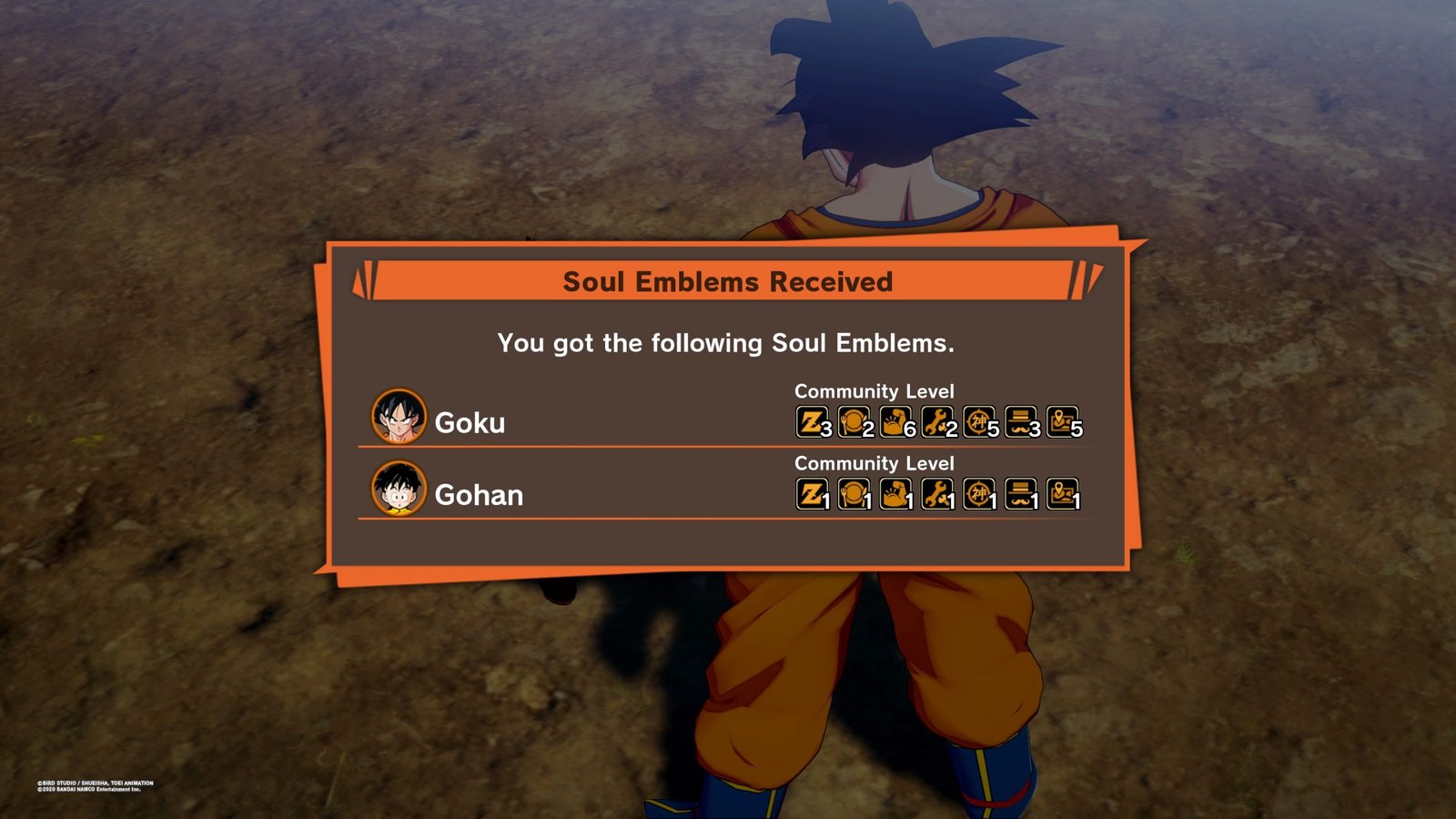
Task: Click Gohan's Adult Community mustache icon
Action: pos(1020,495)
